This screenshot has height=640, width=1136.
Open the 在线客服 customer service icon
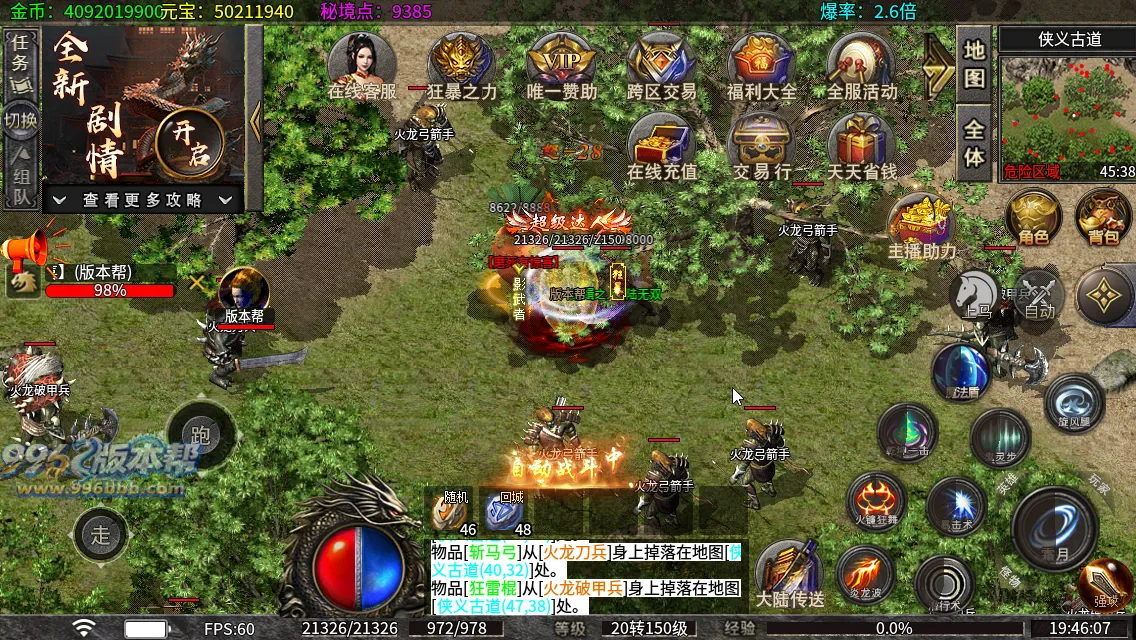[x=362, y=65]
